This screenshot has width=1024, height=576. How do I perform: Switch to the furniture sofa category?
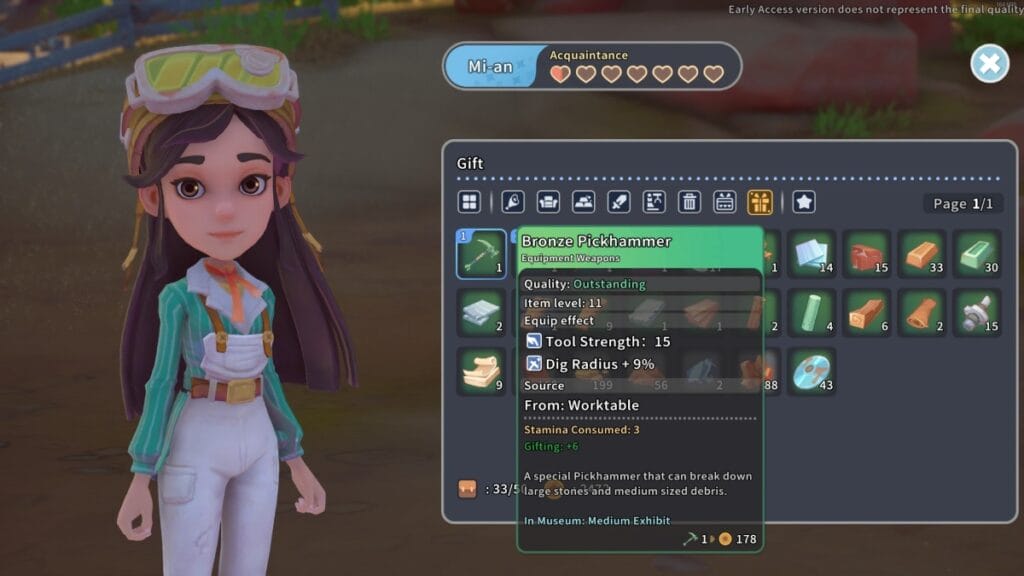pos(548,202)
